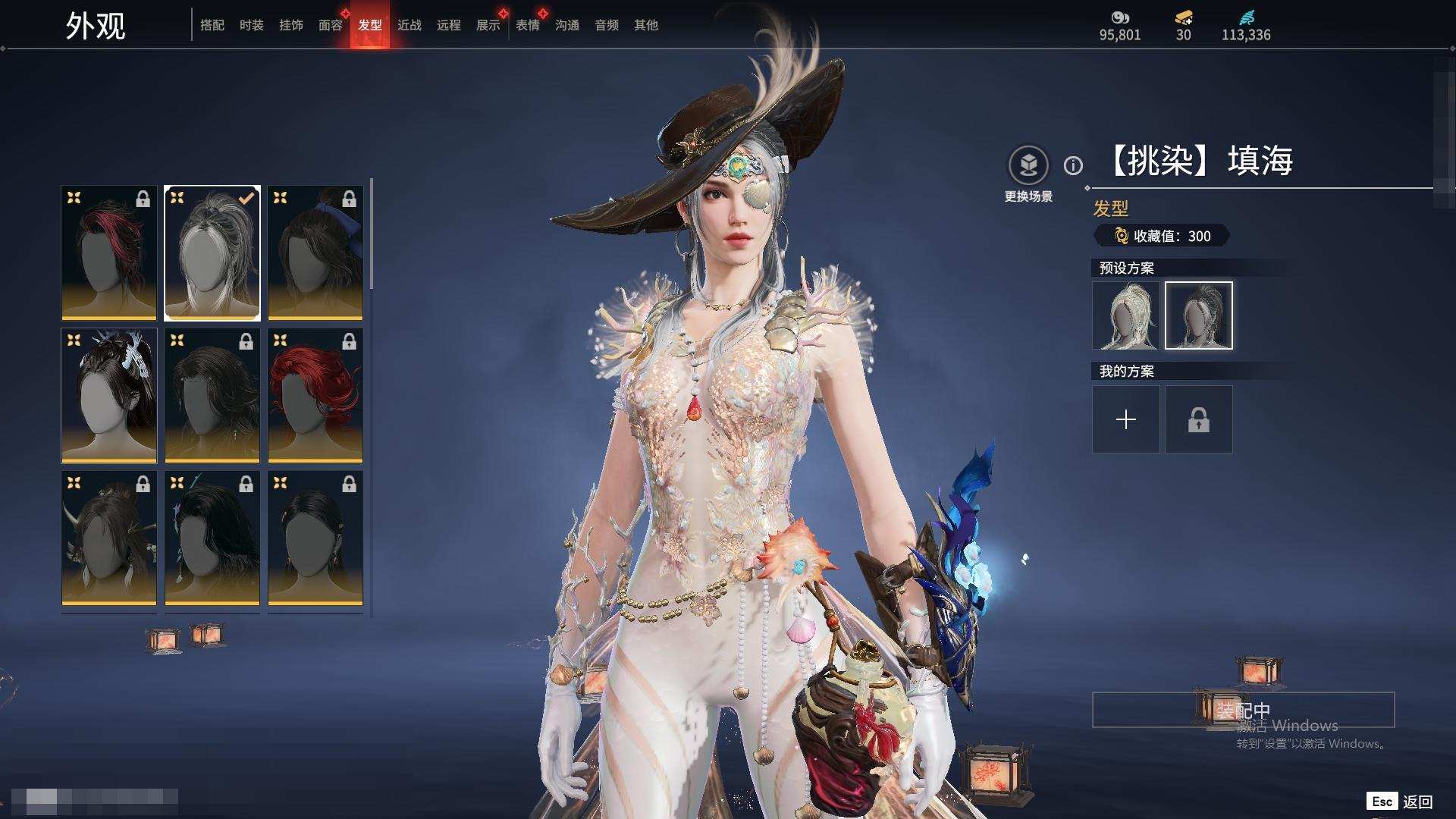The width and height of the screenshot is (1456, 819).
Task: Open the 时装 outfit tab
Action: click(x=252, y=25)
